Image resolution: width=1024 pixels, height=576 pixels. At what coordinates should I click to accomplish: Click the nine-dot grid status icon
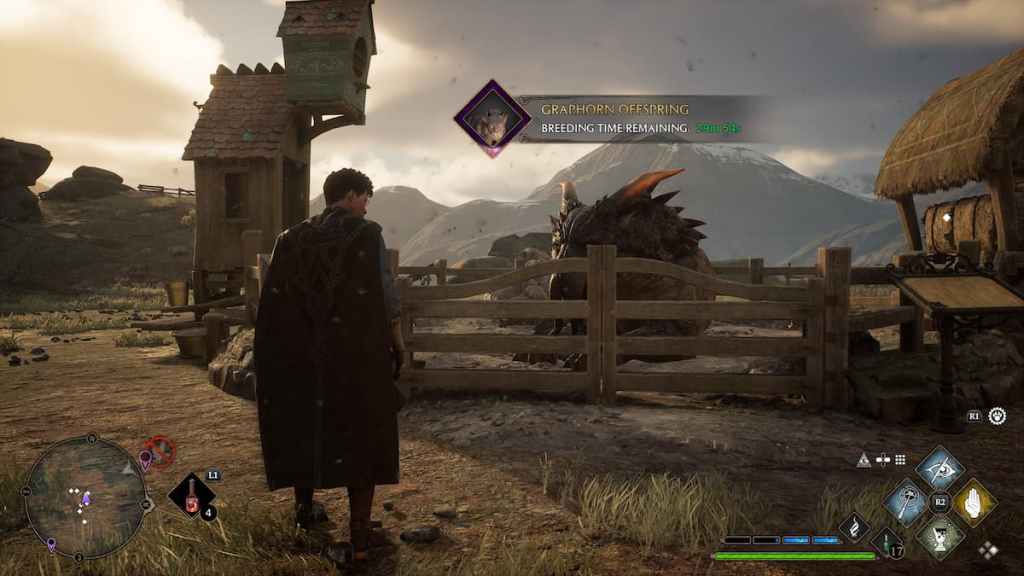tap(900, 460)
